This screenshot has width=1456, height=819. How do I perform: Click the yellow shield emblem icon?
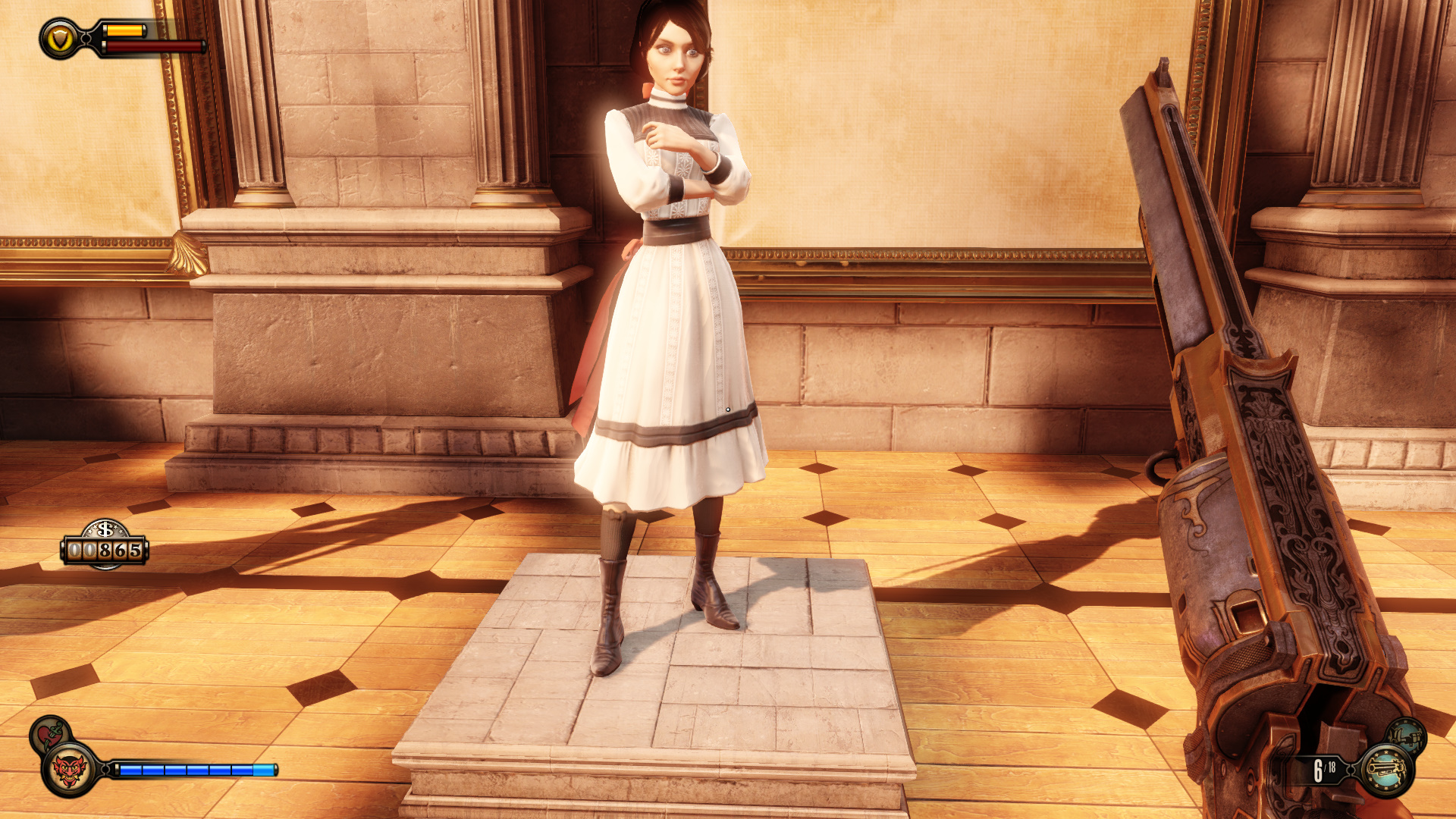click(x=61, y=38)
